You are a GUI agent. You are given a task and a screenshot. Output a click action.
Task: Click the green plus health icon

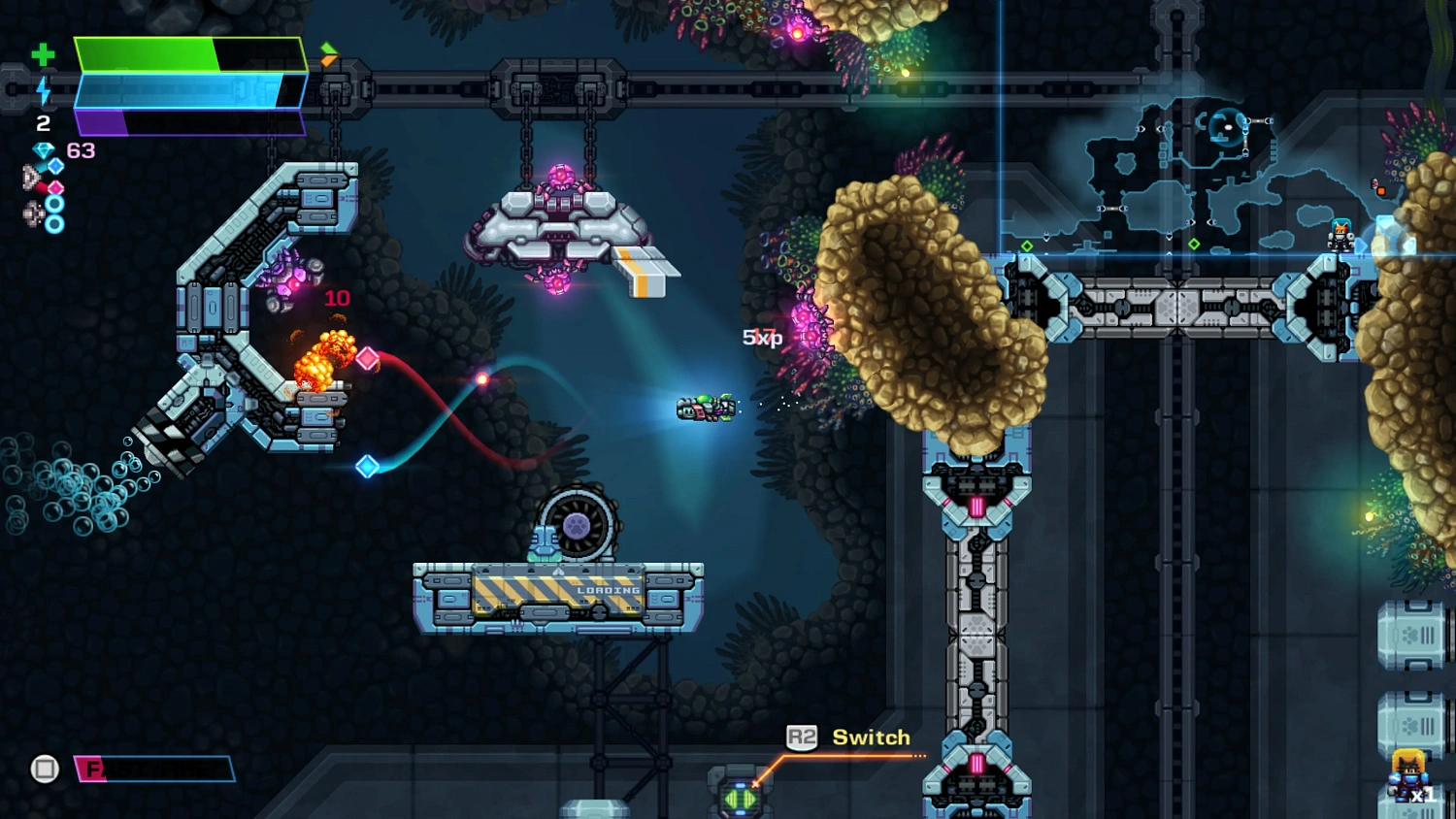(43, 55)
